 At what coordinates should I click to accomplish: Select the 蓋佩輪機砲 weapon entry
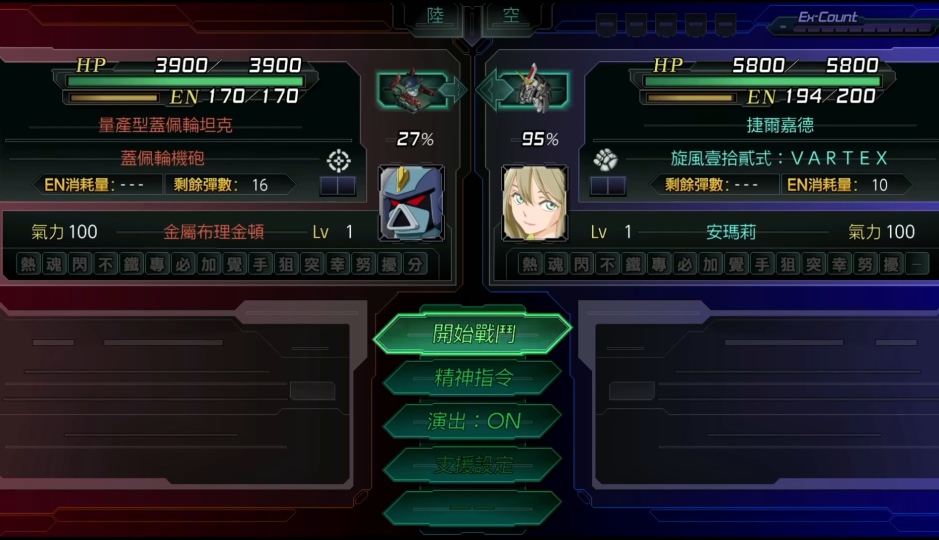click(163, 159)
